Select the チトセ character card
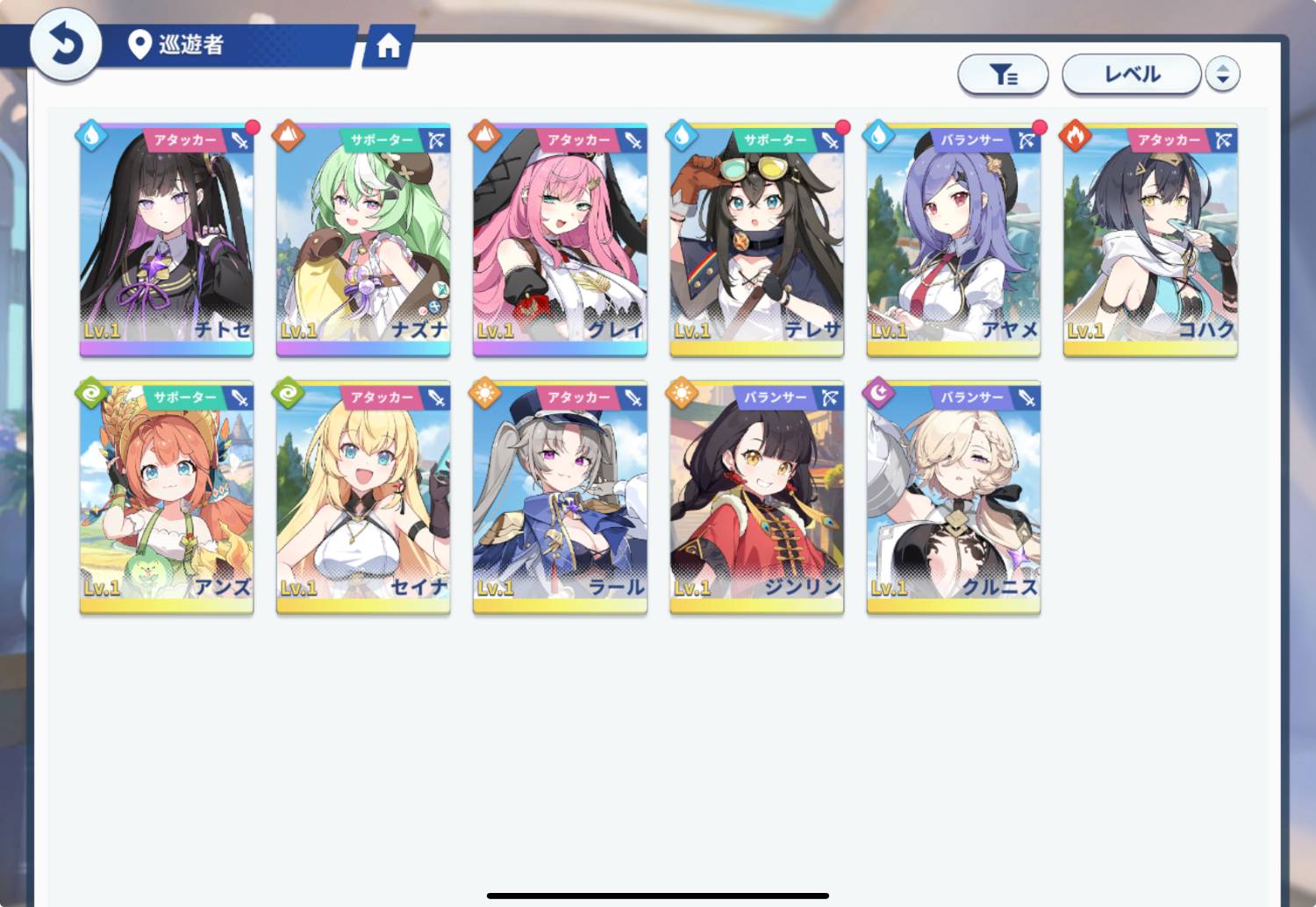The image size is (1316, 907). [x=167, y=239]
